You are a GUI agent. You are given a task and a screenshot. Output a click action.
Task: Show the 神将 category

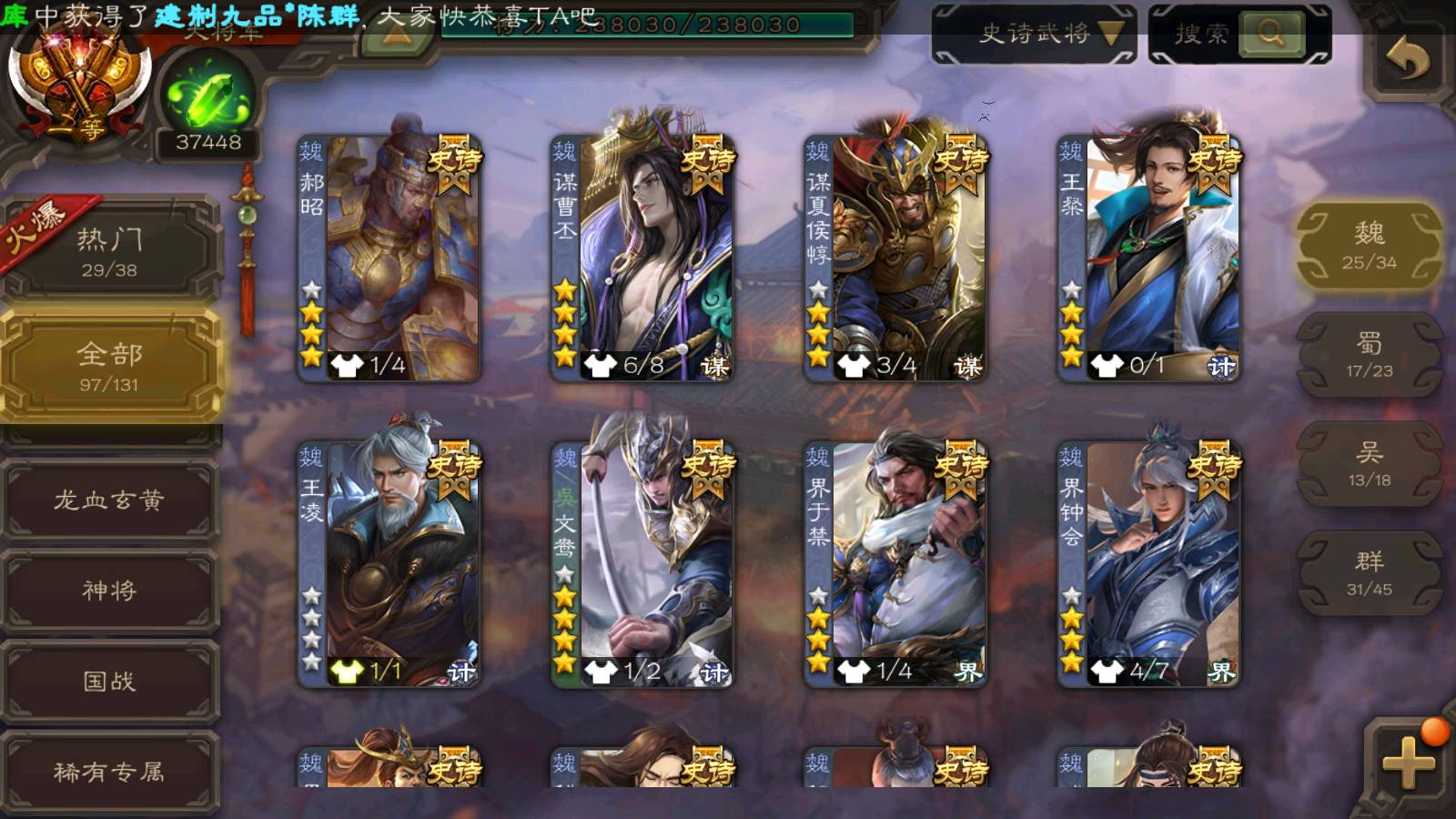109,591
